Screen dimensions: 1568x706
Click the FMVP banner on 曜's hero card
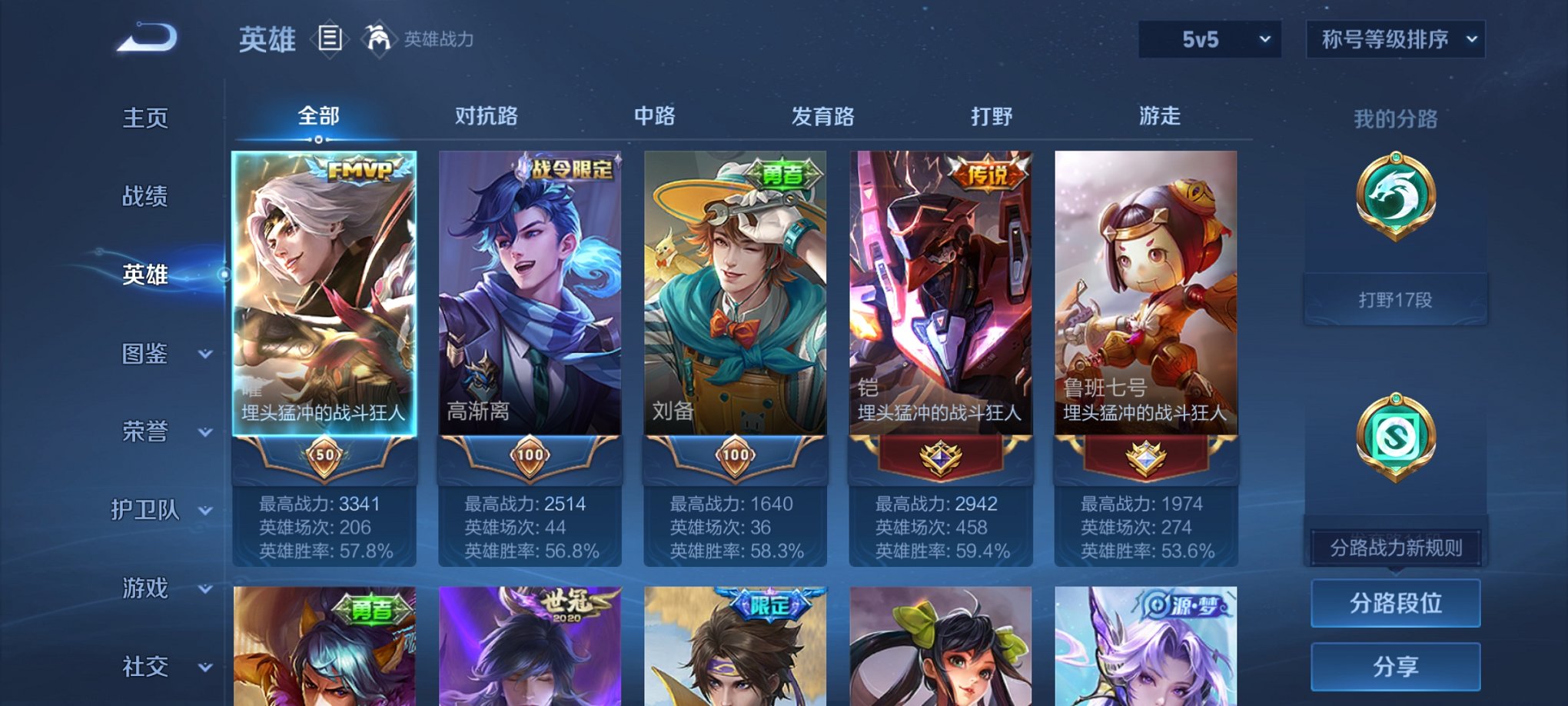coord(358,168)
